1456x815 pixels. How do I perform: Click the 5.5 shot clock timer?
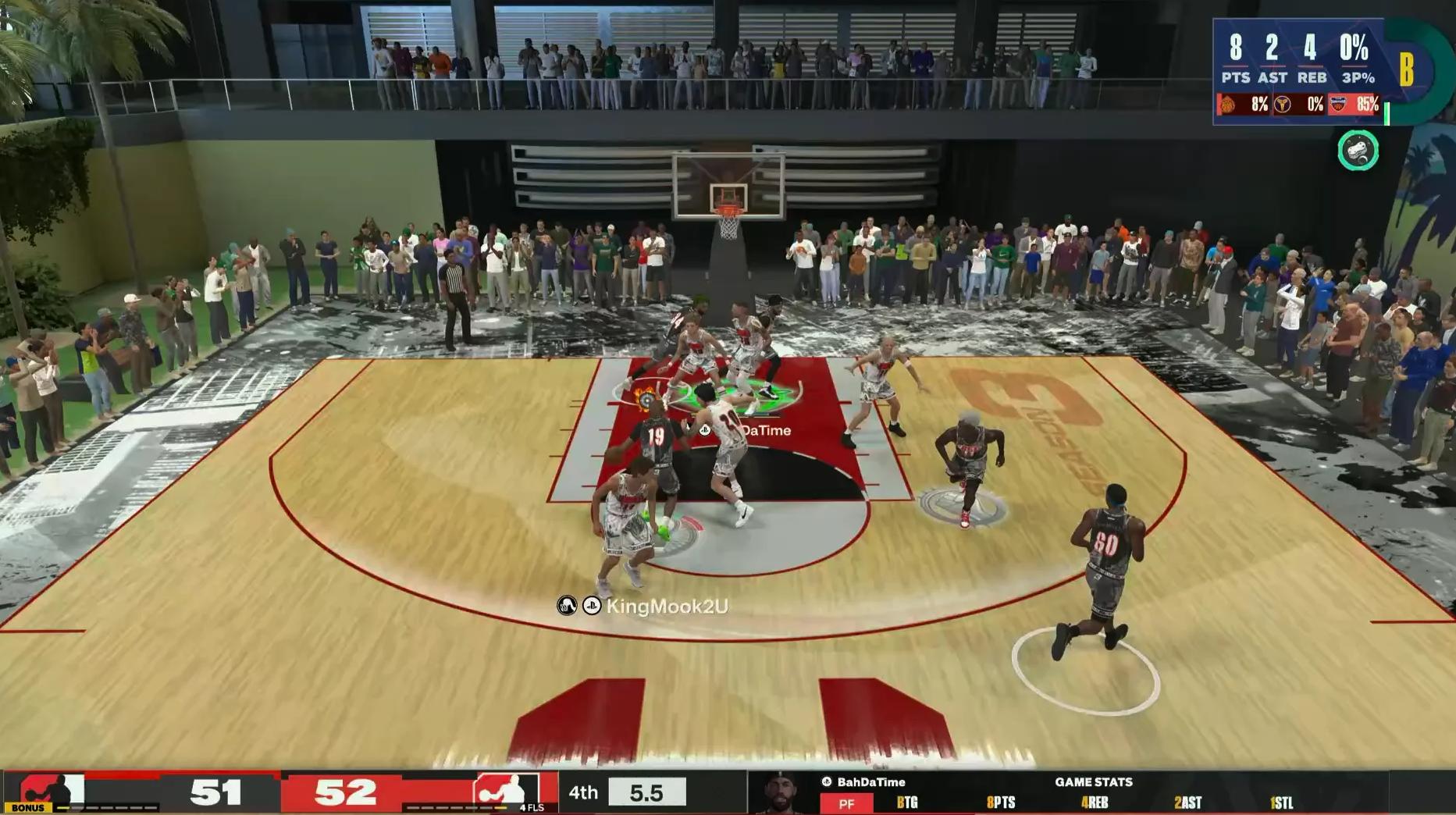pyautogui.click(x=646, y=791)
